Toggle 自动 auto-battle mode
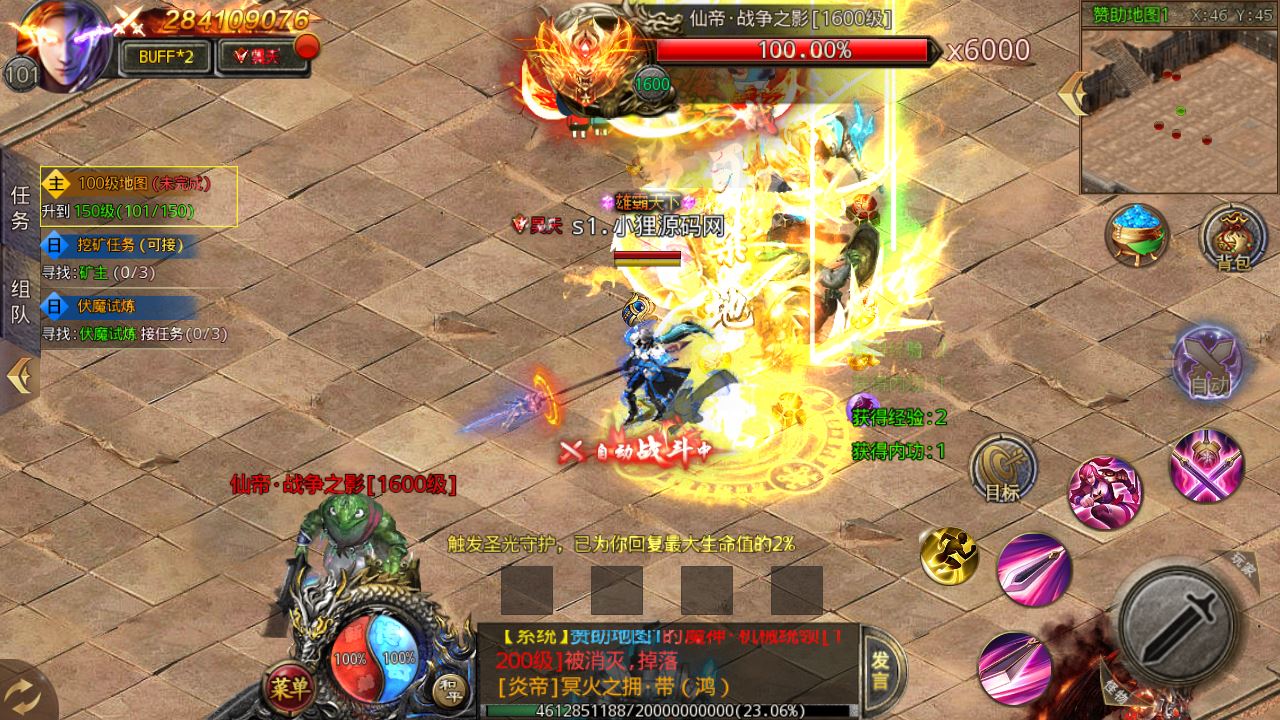Image resolution: width=1280 pixels, height=720 pixels. tap(1207, 361)
